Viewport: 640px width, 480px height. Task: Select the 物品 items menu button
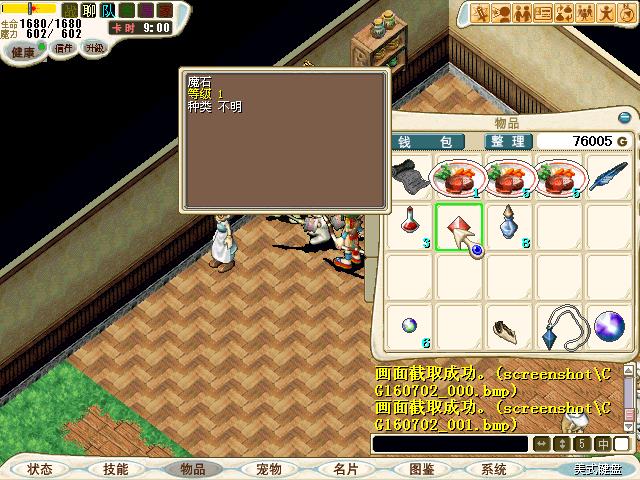[192, 469]
